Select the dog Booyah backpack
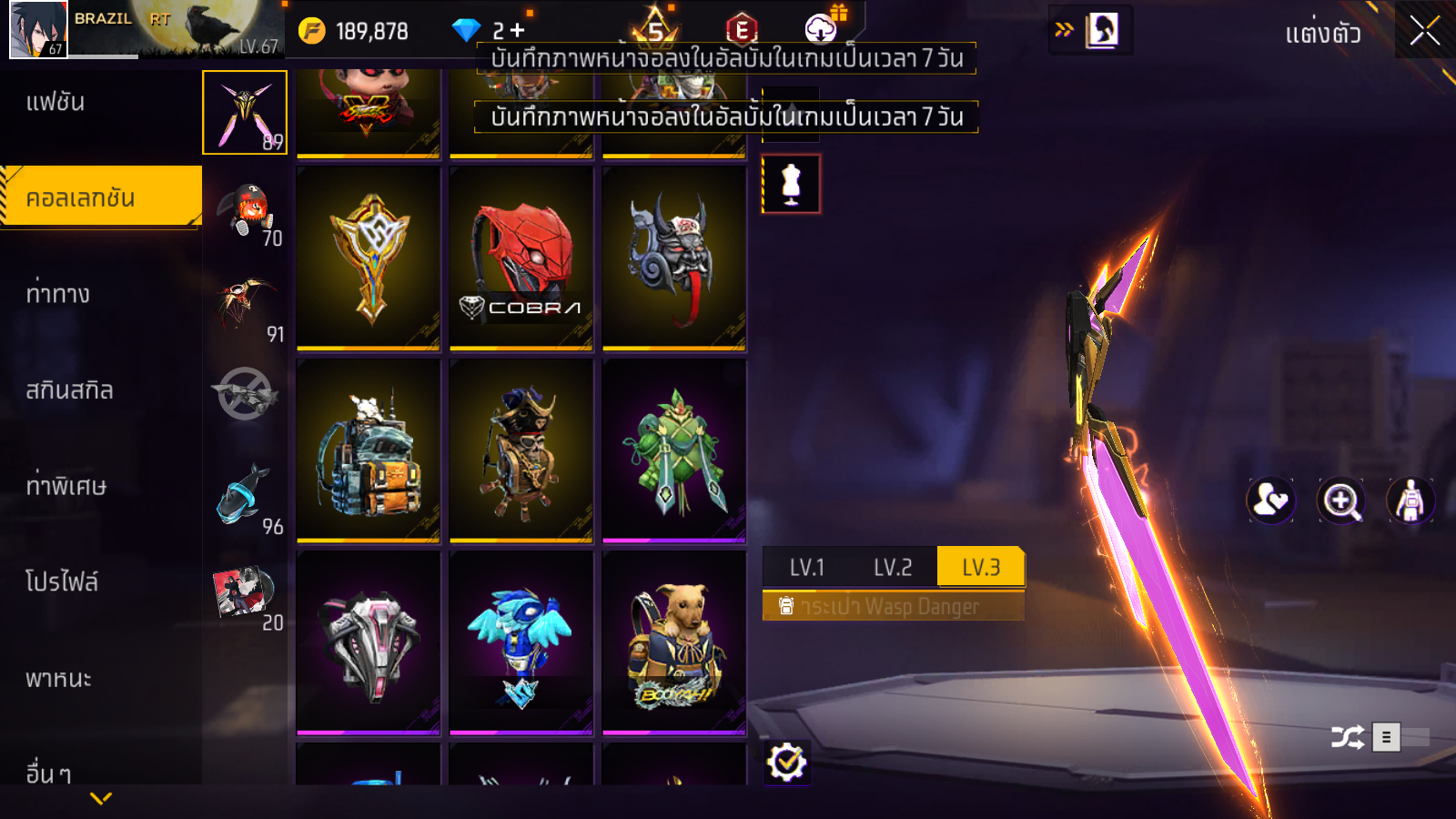1456x819 pixels. (x=674, y=642)
